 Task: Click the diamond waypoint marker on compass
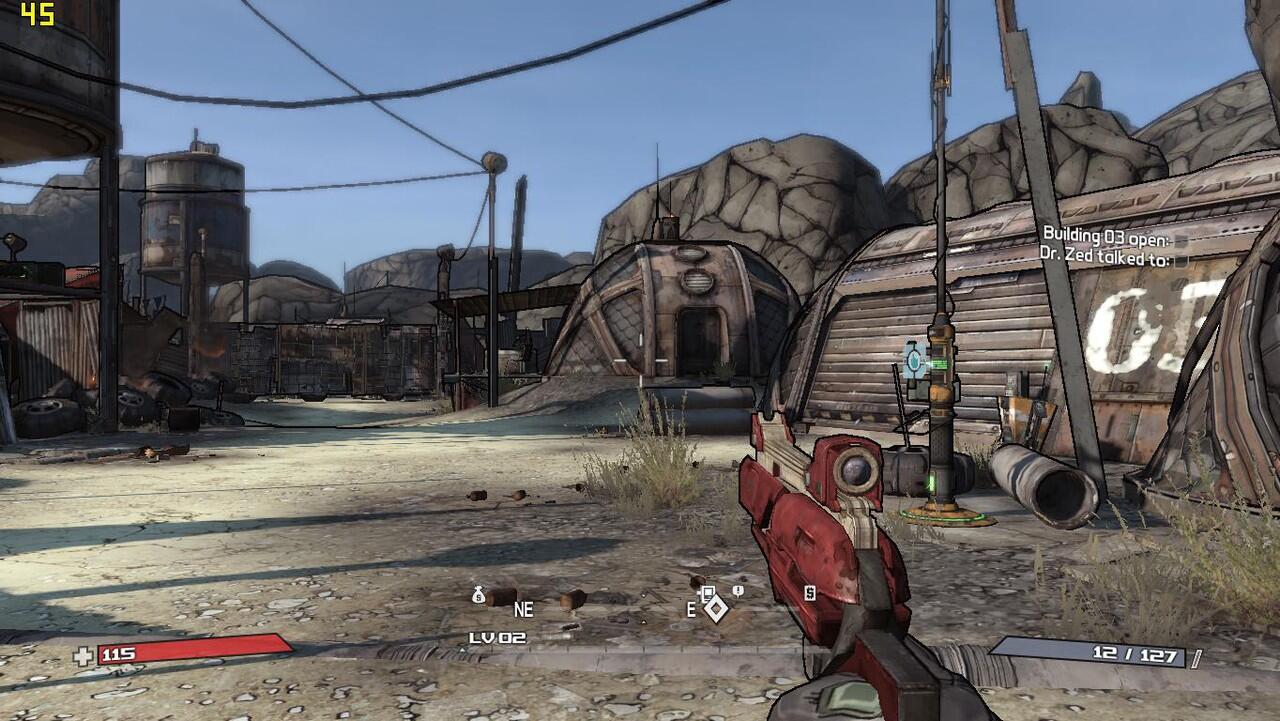pos(715,608)
